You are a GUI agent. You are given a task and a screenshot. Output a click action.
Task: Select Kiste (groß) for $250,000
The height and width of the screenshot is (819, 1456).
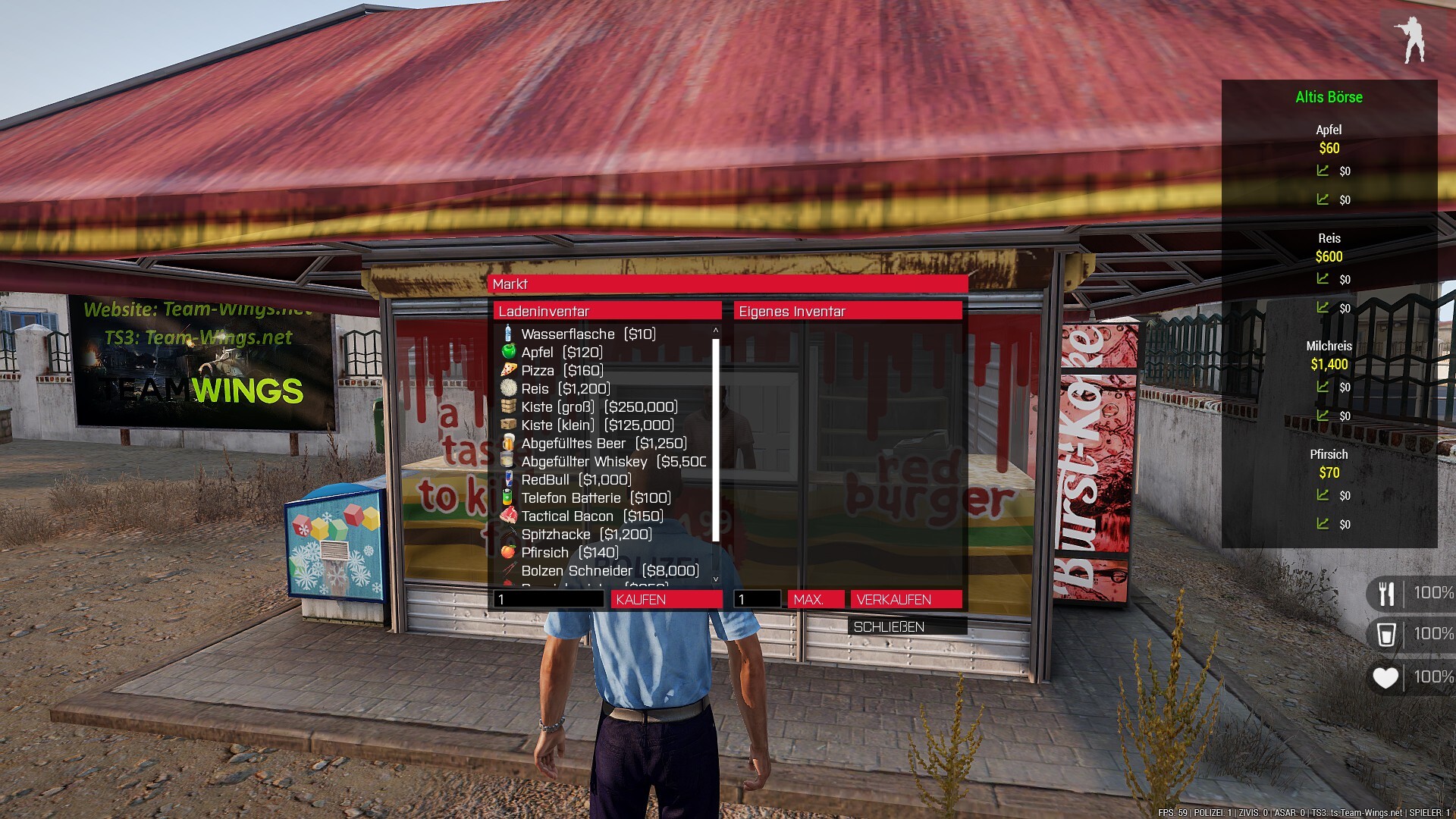[x=599, y=407]
